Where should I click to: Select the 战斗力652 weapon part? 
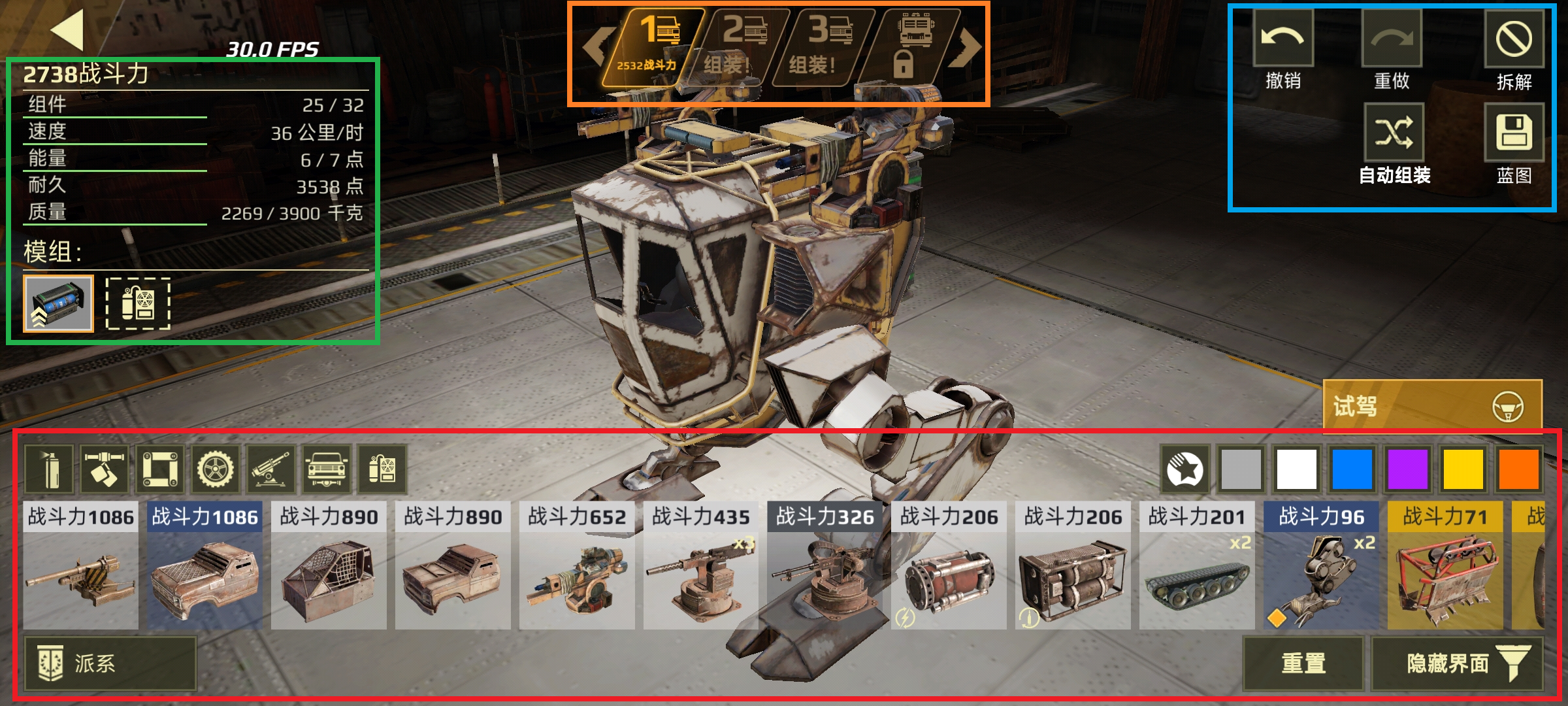(576, 565)
